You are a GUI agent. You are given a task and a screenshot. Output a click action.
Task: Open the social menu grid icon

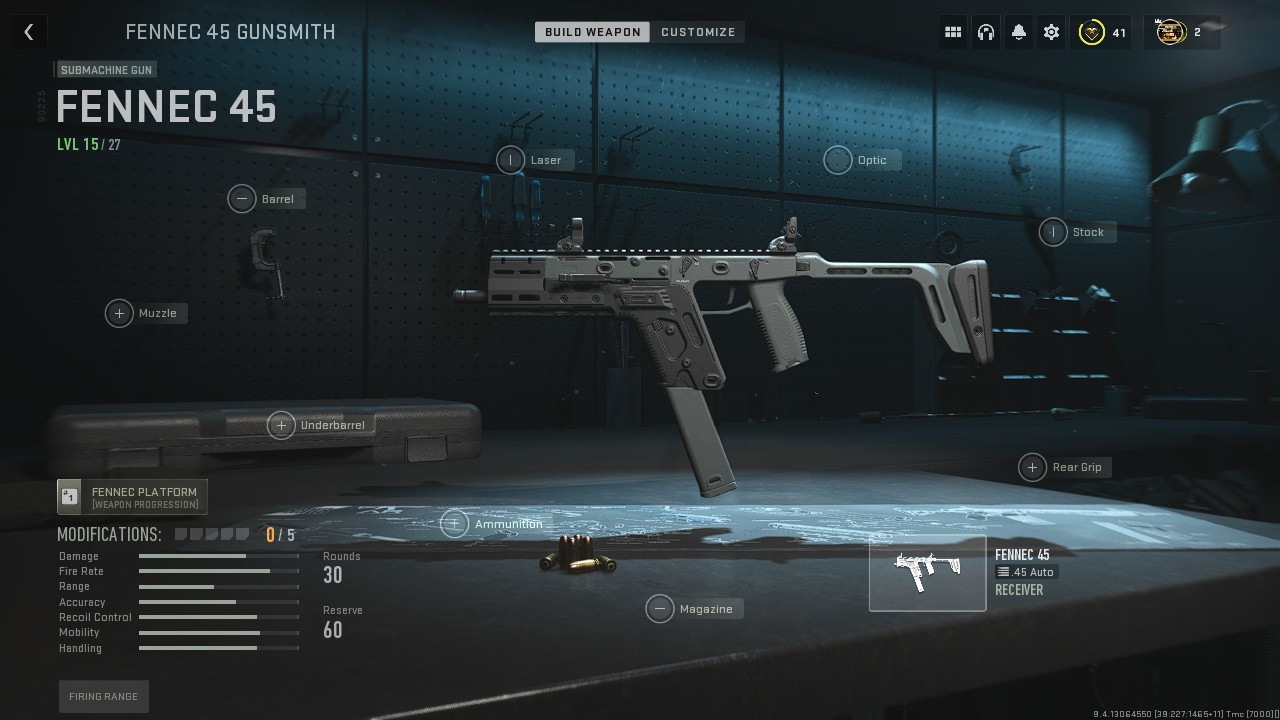(x=953, y=31)
